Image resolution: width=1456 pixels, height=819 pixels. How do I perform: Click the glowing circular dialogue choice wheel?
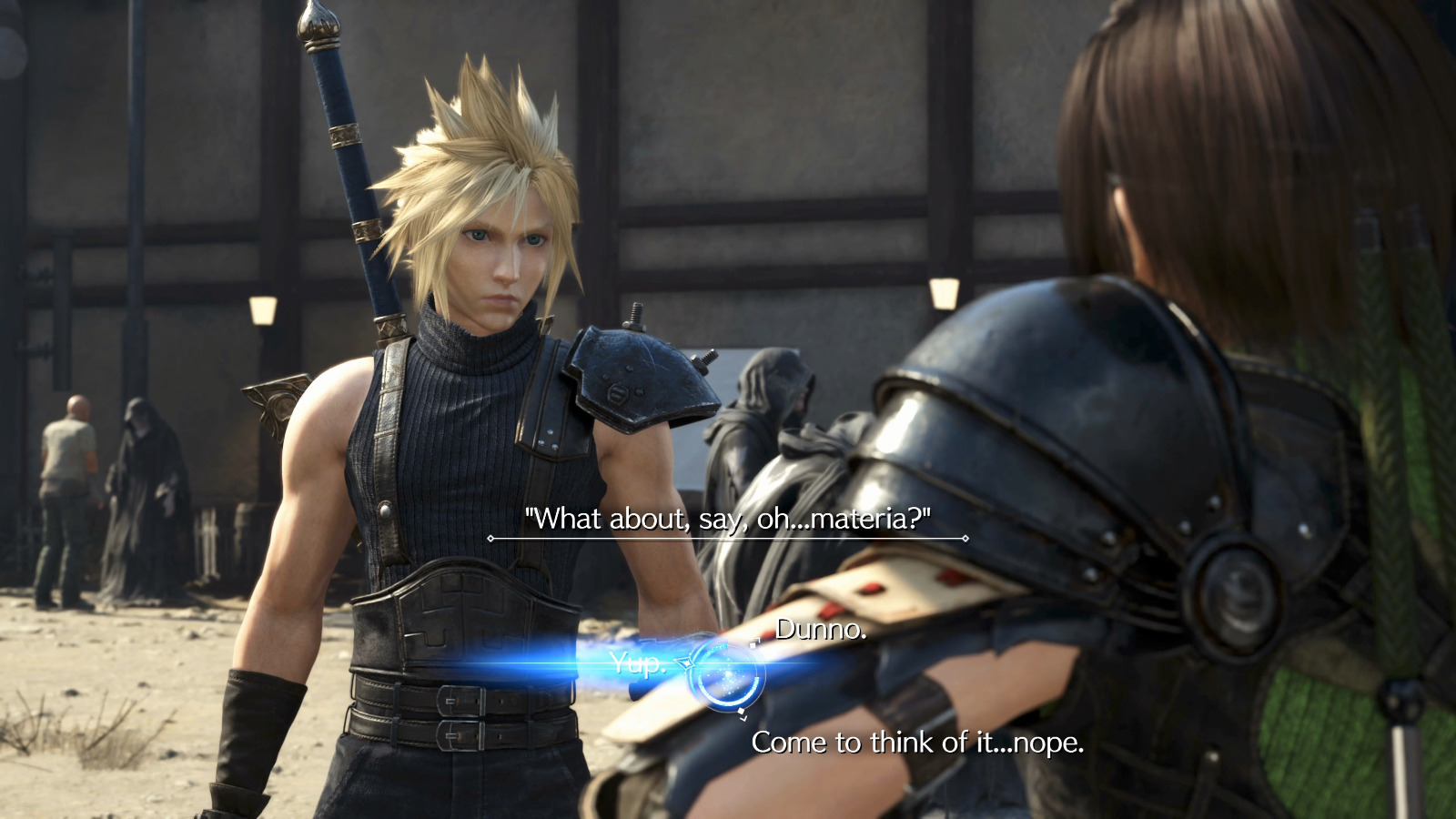click(x=728, y=673)
